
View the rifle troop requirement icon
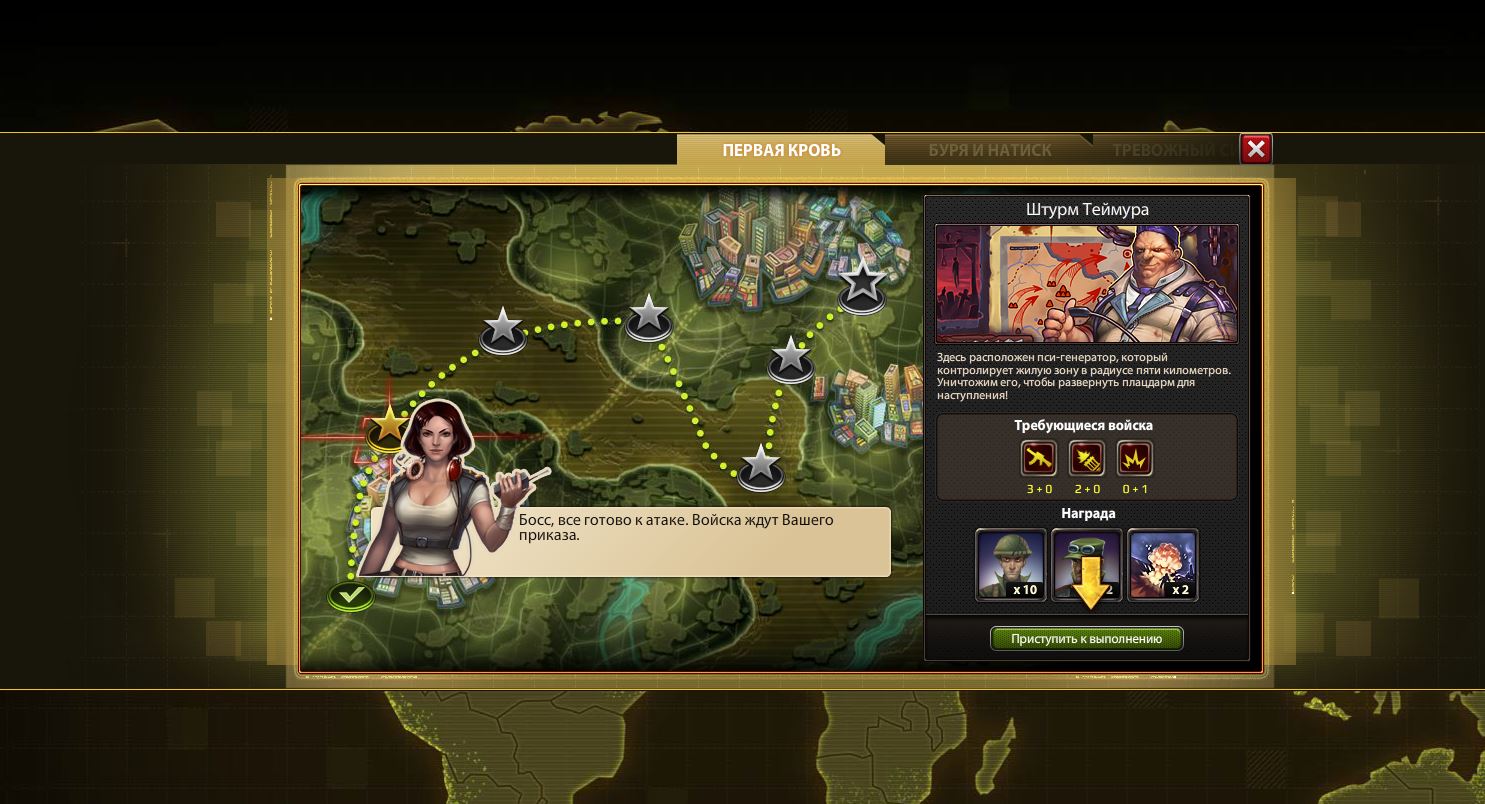(1039, 459)
